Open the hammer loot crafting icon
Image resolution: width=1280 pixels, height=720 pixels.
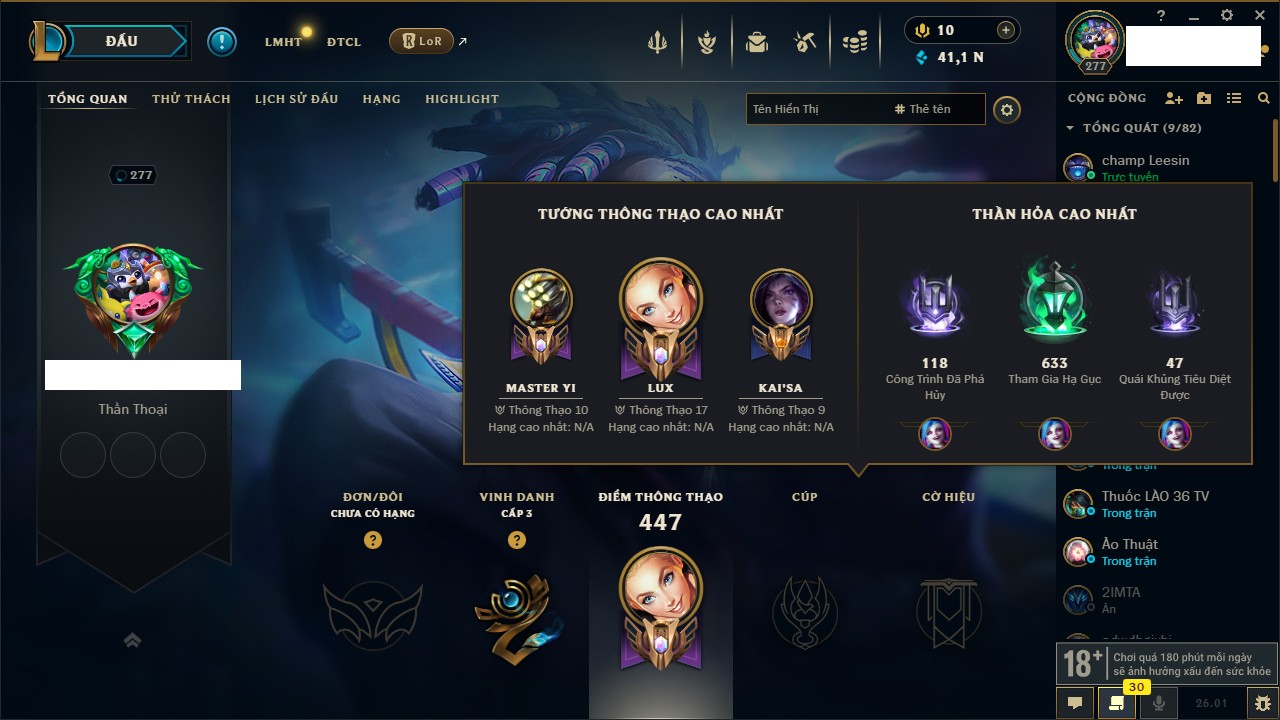[805, 42]
